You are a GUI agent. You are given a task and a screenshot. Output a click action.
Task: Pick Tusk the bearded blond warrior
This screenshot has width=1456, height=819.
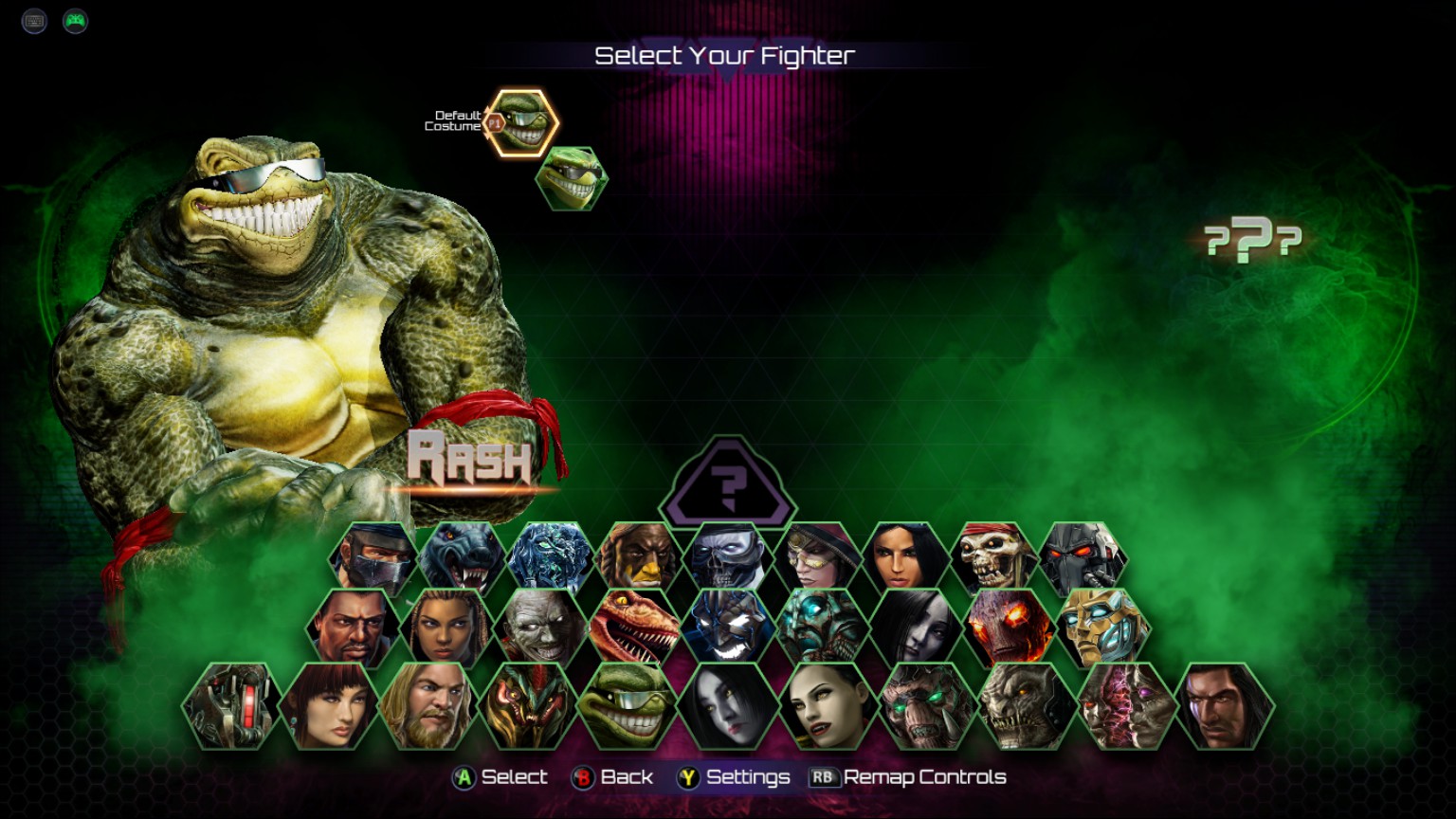tap(428, 706)
